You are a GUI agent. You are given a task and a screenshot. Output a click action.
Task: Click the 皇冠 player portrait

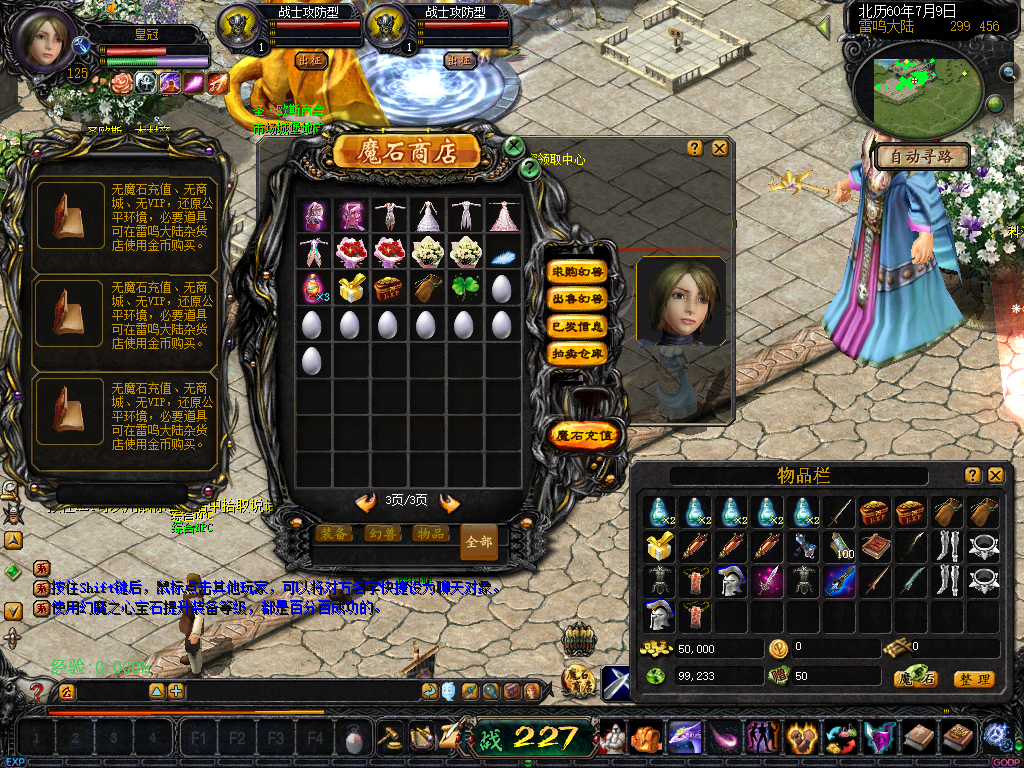43,40
